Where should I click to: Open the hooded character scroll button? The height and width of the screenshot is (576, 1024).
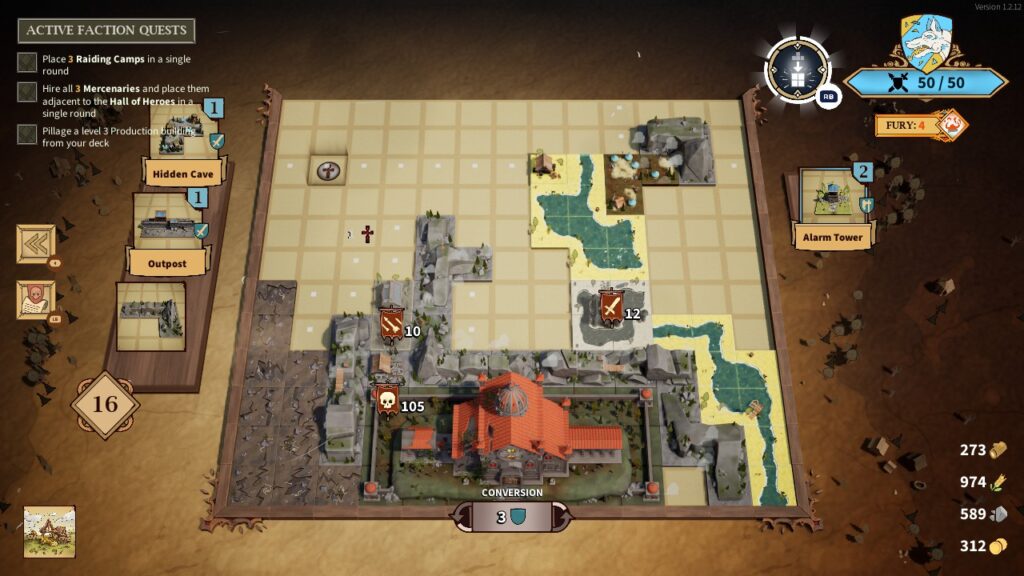pos(36,300)
